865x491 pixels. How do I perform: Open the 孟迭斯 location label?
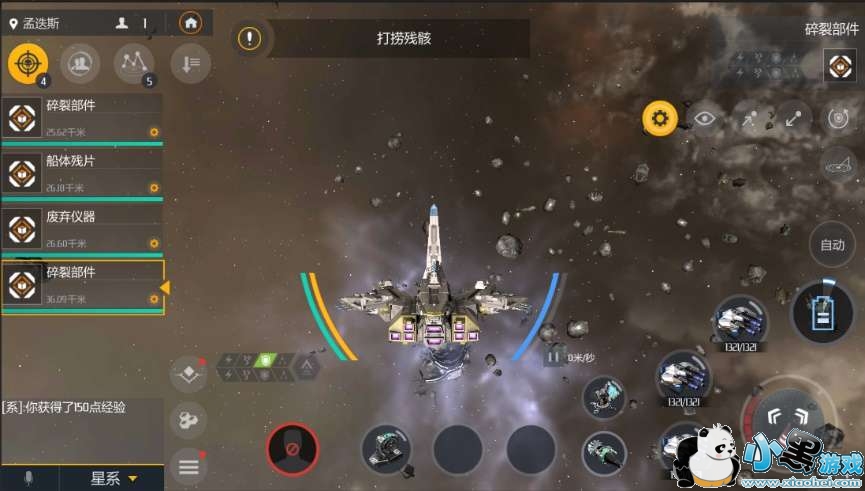pyautogui.click(x=40, y=22)
